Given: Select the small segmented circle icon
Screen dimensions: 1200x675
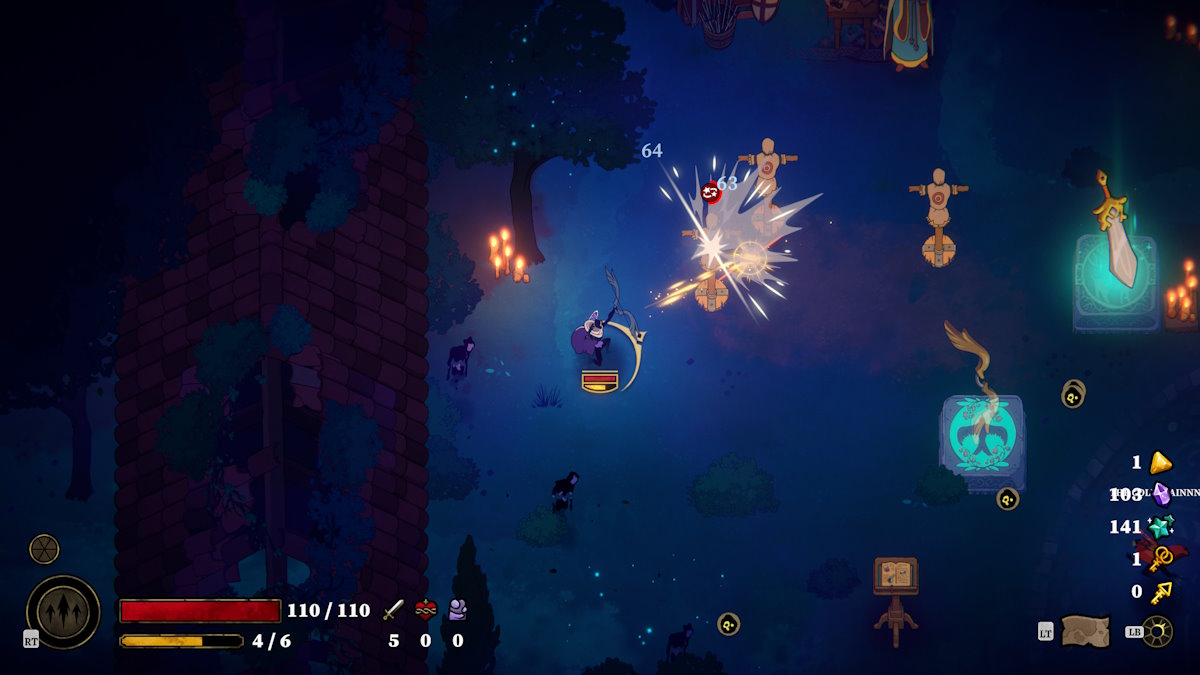Looking at the screenshot, I should pos(44,549).
